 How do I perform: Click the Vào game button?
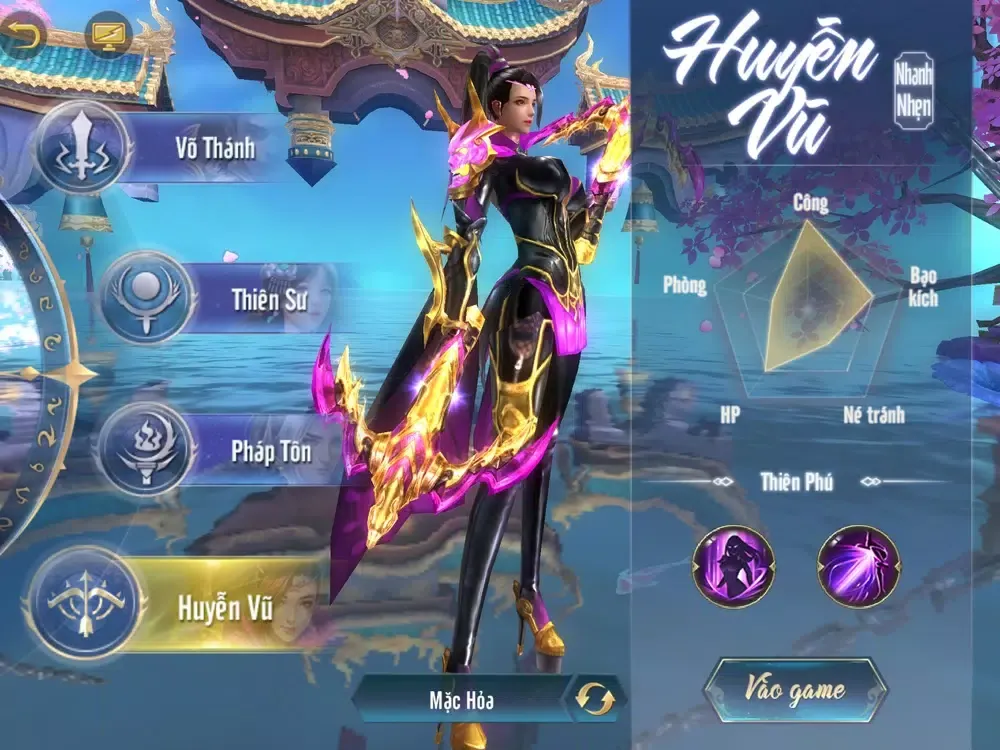(795, 690)
